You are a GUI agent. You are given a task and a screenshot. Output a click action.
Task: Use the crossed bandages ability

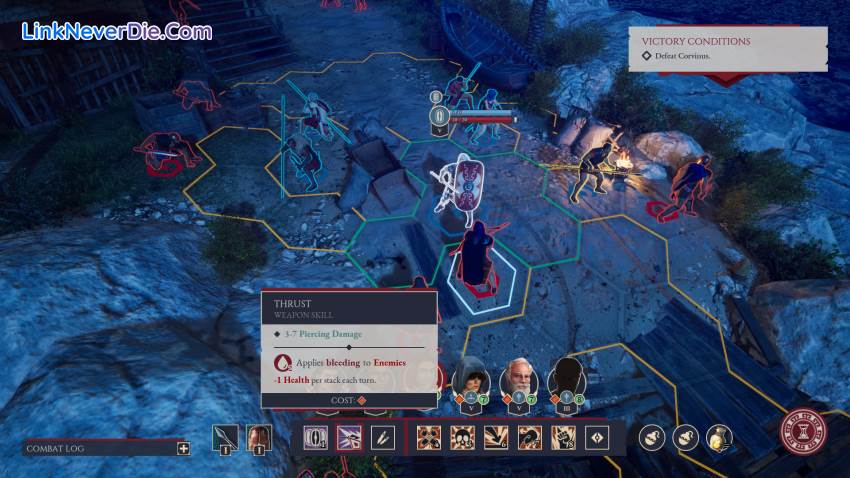pos(430,437)
